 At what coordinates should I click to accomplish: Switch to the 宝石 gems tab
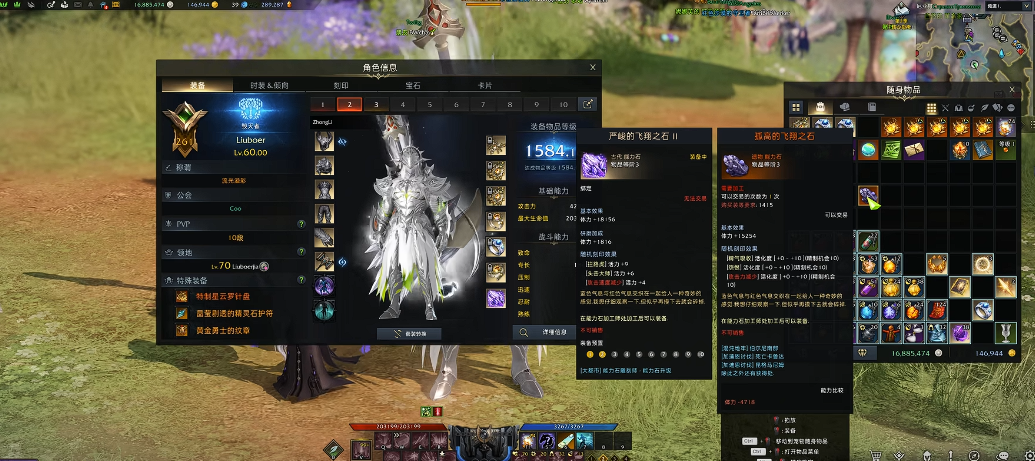pos(412,86)
